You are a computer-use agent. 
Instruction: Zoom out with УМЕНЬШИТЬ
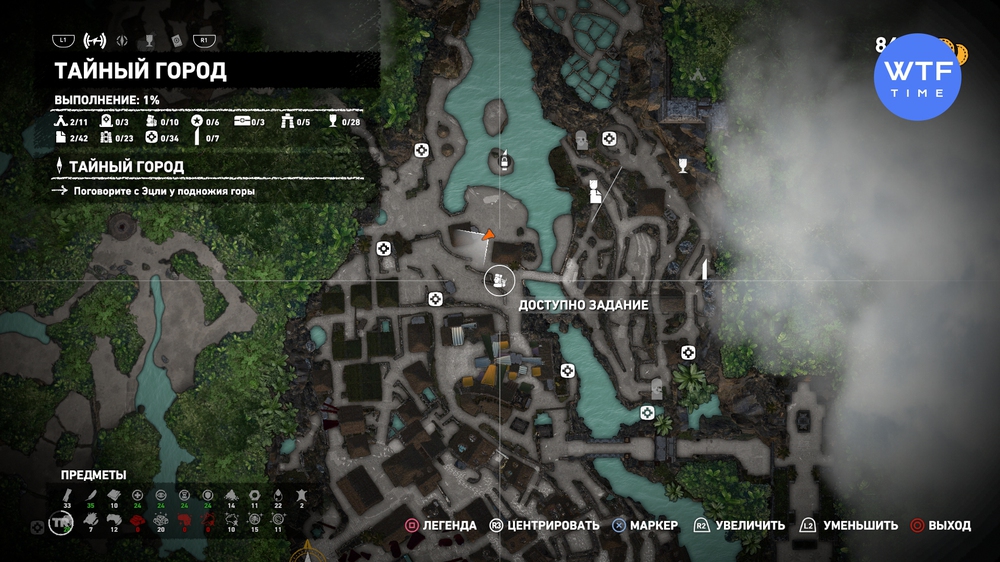850,525
